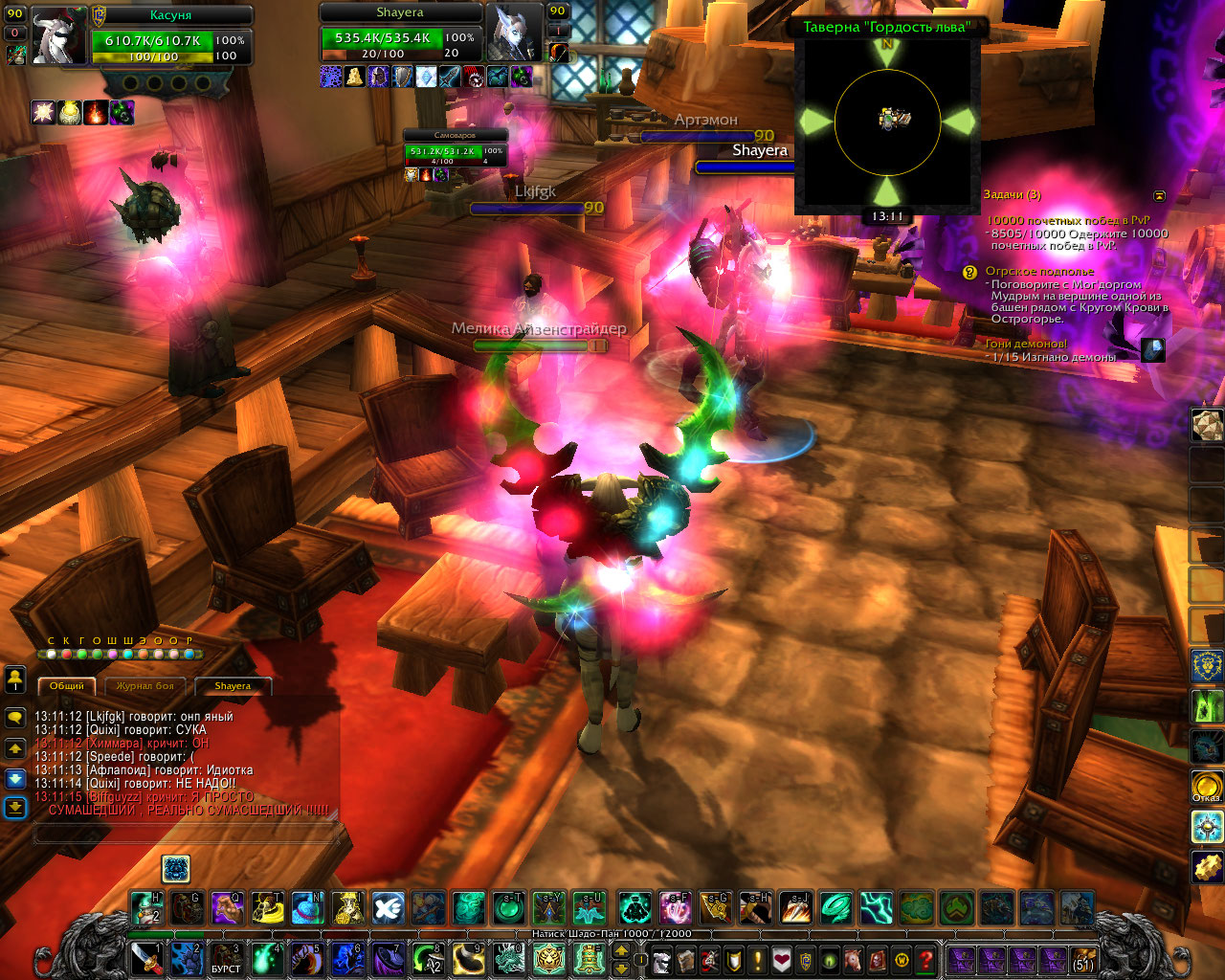Jump chat to the newest message
The width and height of the screenshot is (1225, 980).
(x=15, y=809)
